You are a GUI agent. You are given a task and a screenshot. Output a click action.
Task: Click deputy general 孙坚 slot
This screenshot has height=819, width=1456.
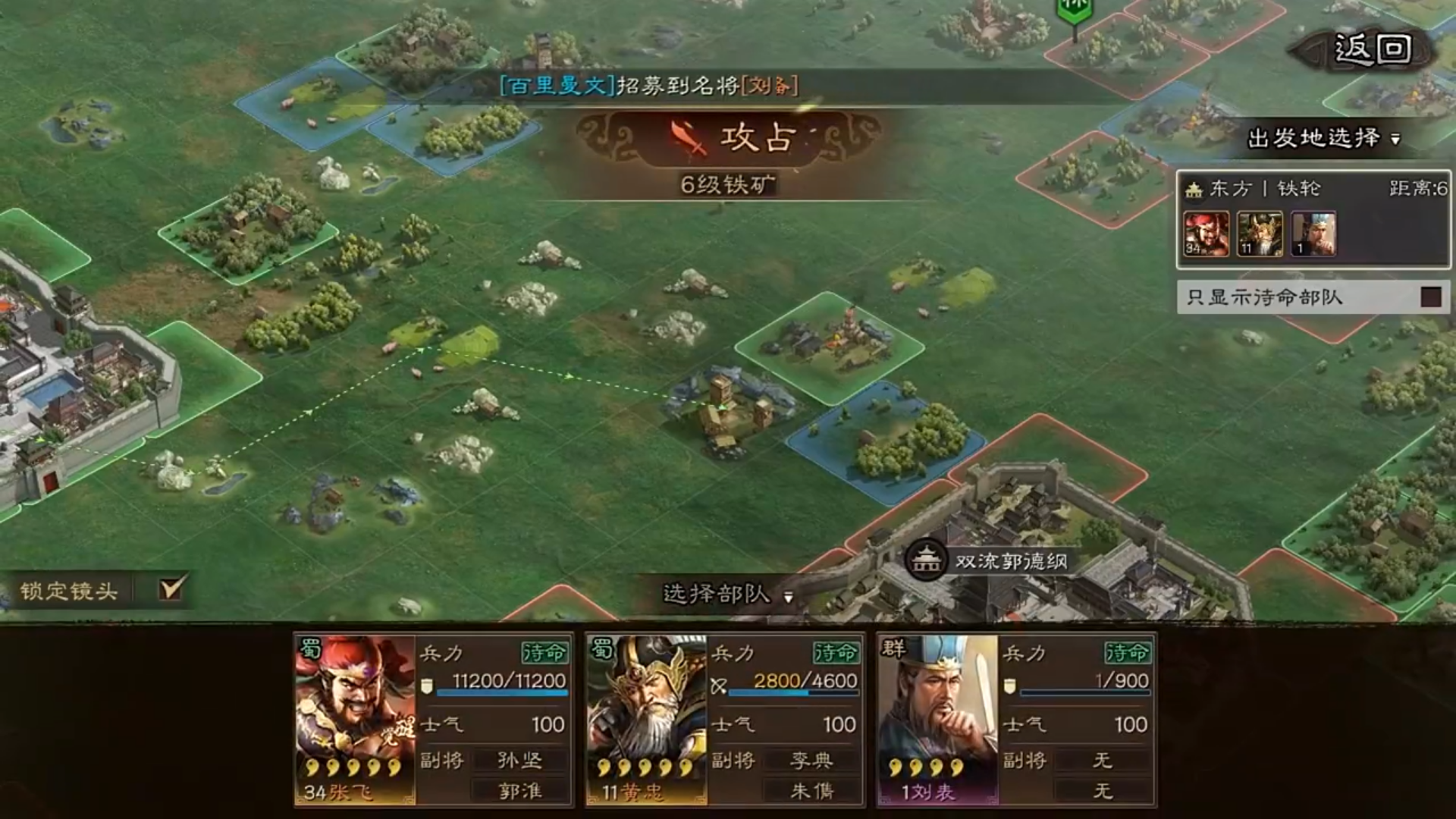click(518, 761)
